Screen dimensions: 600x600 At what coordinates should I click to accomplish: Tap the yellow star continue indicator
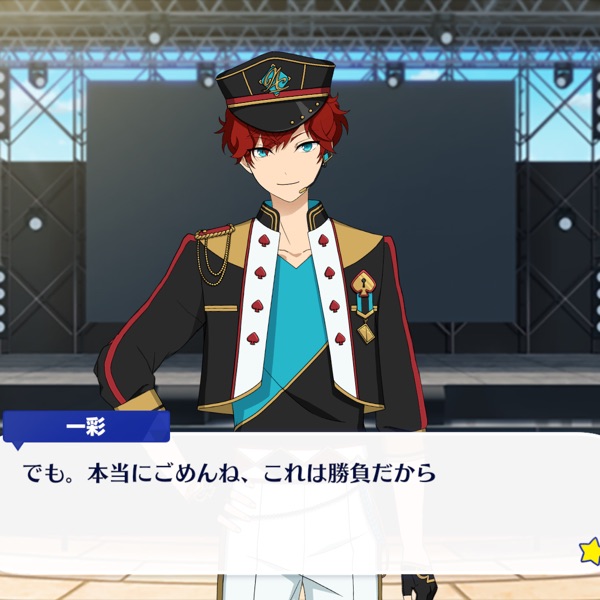click(x=591, y=549)
